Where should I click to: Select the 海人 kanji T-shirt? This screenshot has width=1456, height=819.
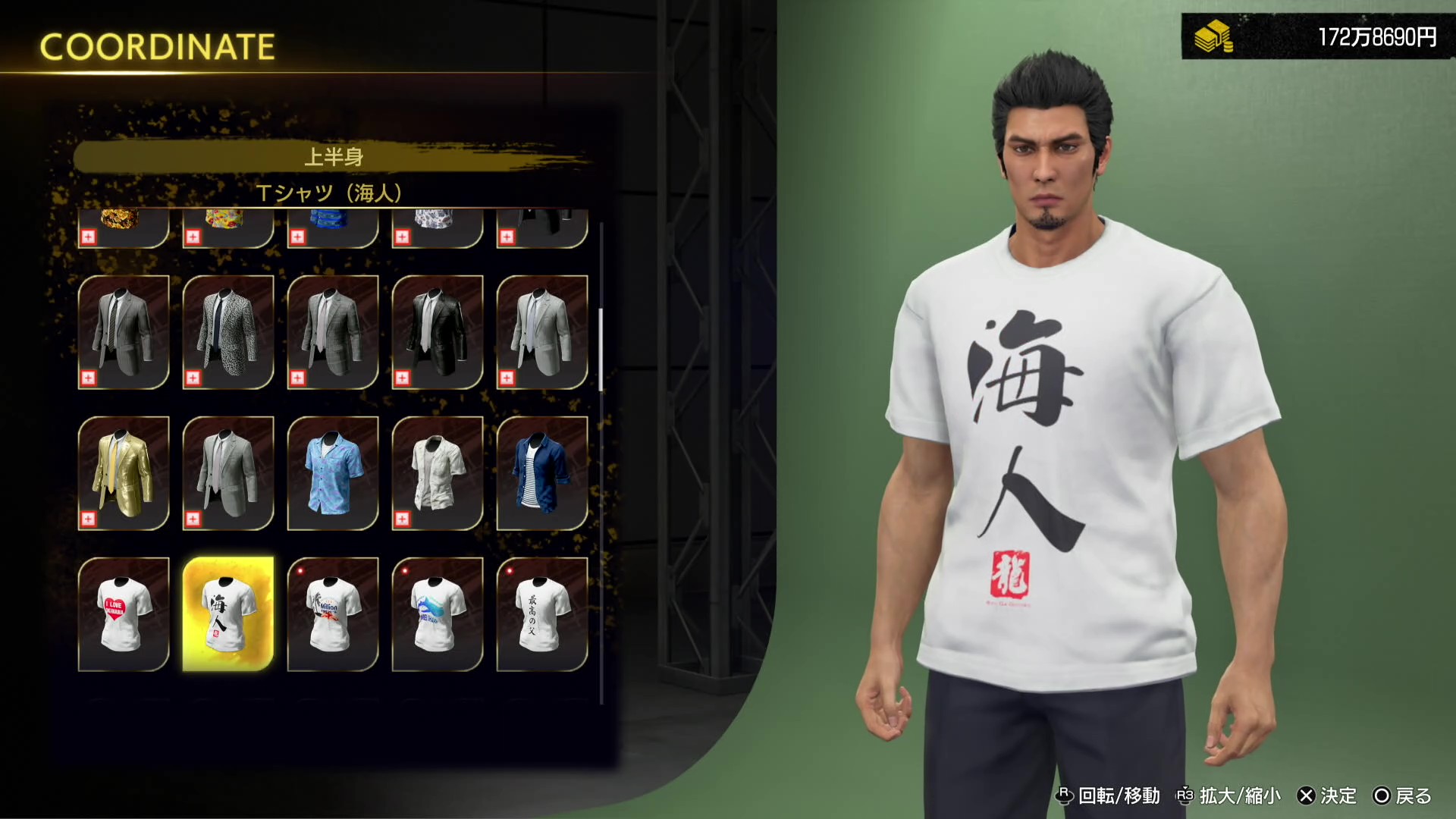[x=227, y=613]
